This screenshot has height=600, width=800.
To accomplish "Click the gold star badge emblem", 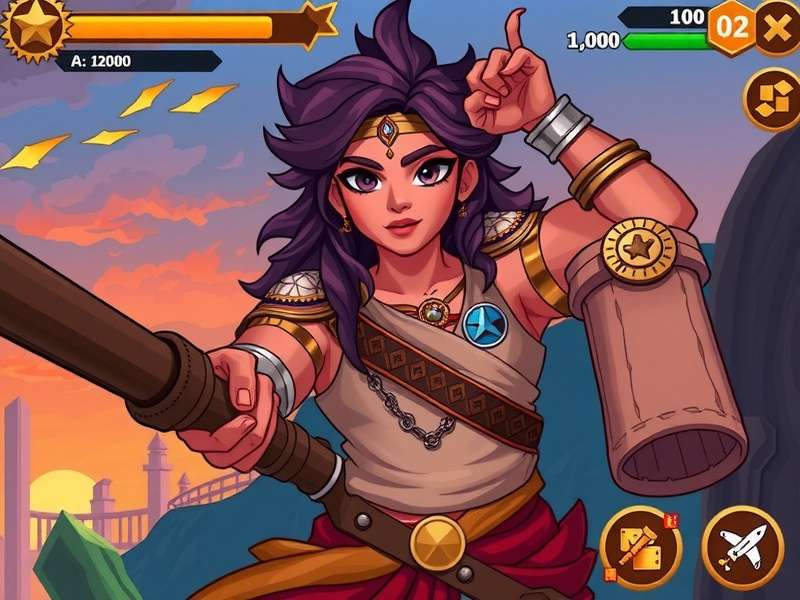I will tap(36, 27).
